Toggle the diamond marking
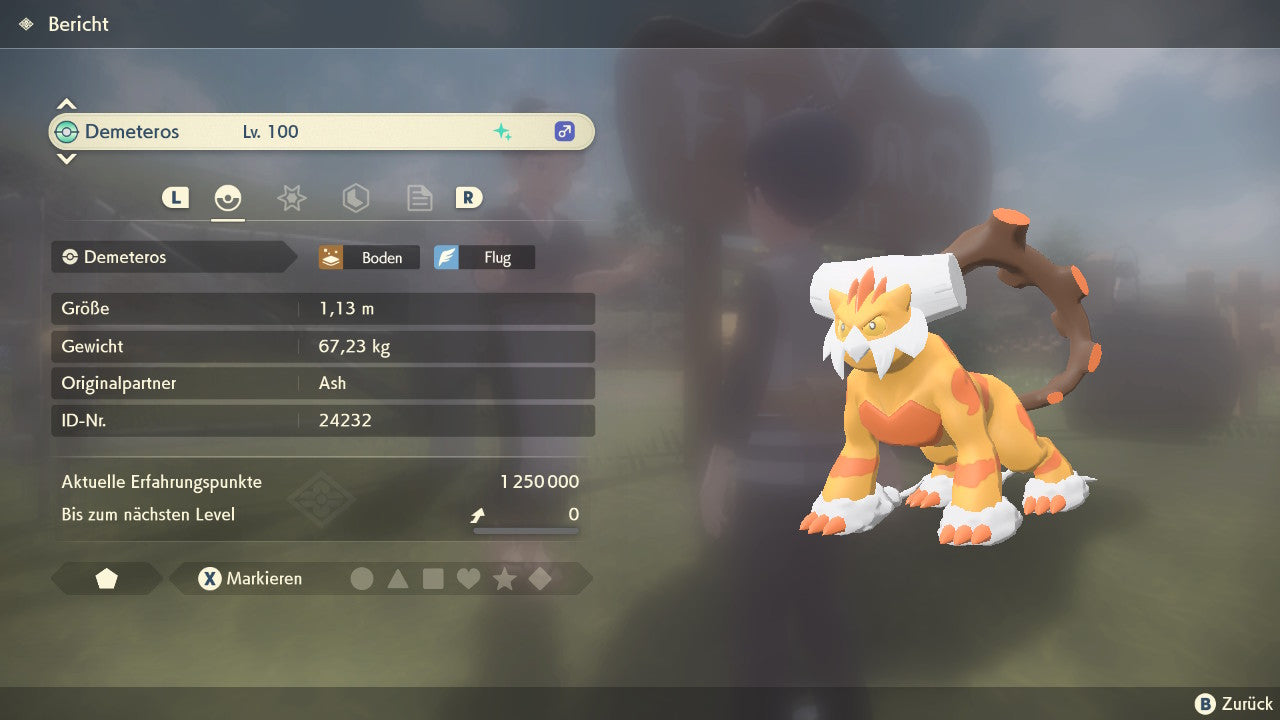This screenshot has width=1280, height=720. click(x=540, y=578)
